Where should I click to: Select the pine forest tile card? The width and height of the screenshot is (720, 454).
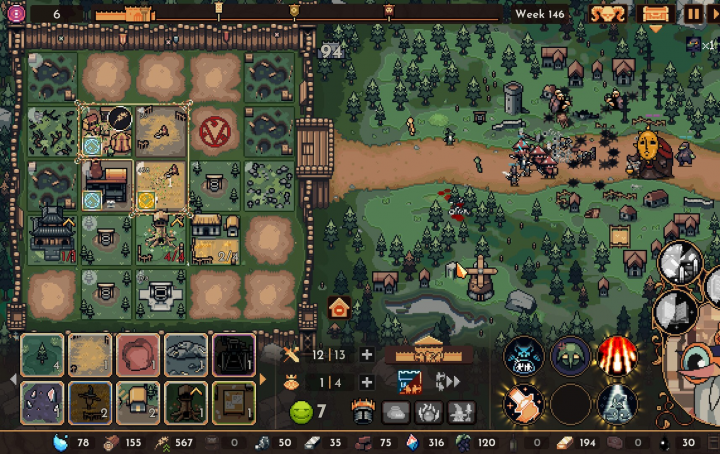pyautogui.click(x=42, y=355)
